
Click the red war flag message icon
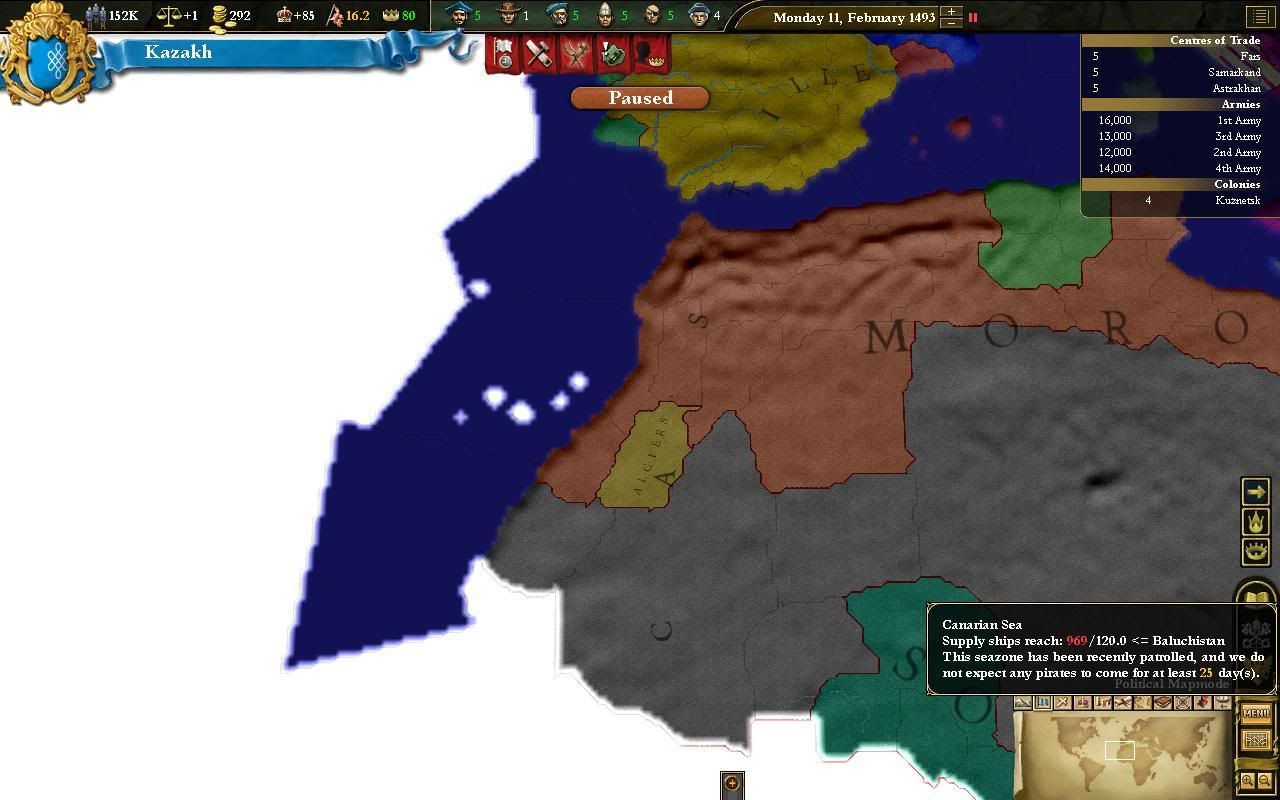pos(501,54)
